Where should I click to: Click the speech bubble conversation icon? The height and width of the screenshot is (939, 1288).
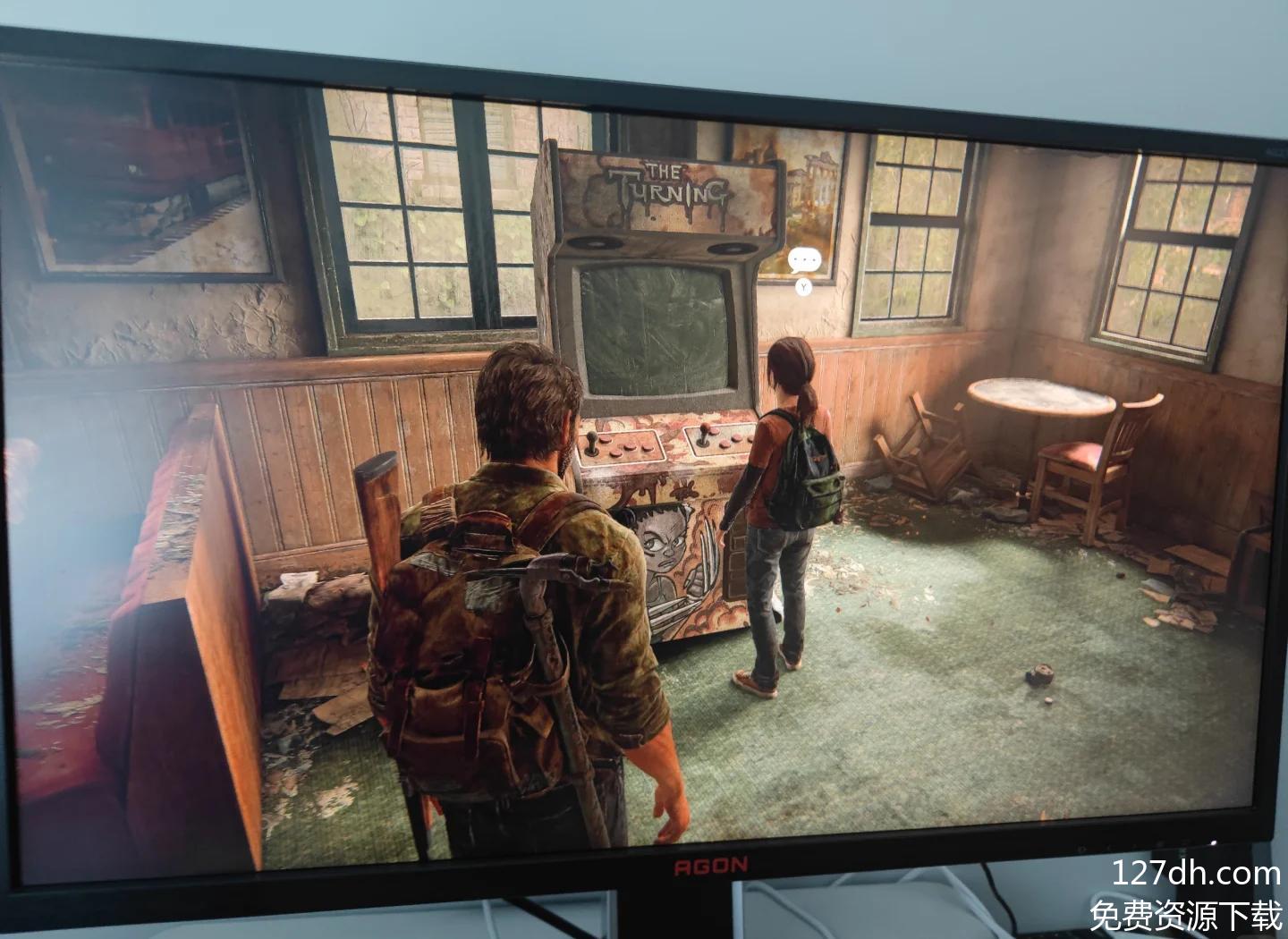[803, 260]
